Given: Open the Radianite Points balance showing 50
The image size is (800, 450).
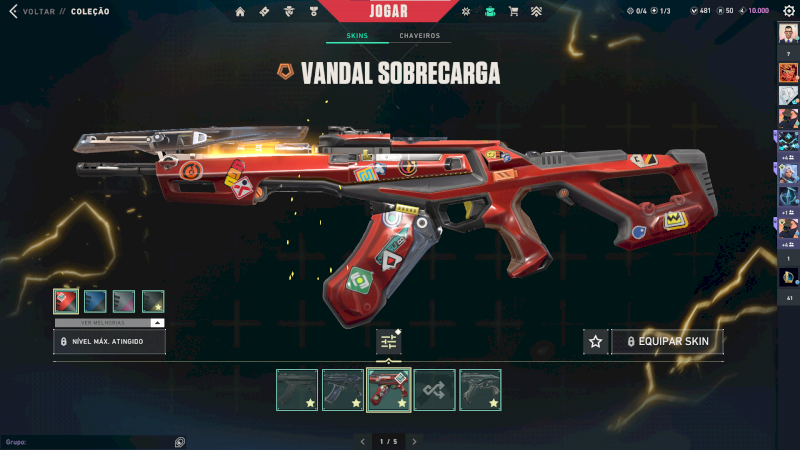Looking at the screenshot, I should [x=724, y=11].
